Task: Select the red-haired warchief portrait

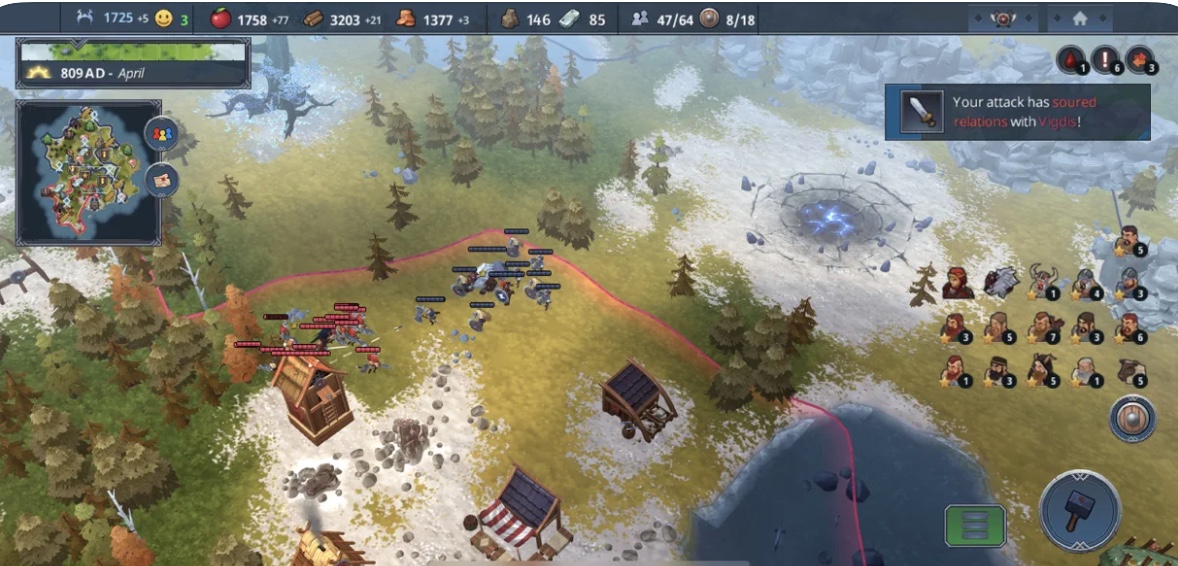Action: 957,284
